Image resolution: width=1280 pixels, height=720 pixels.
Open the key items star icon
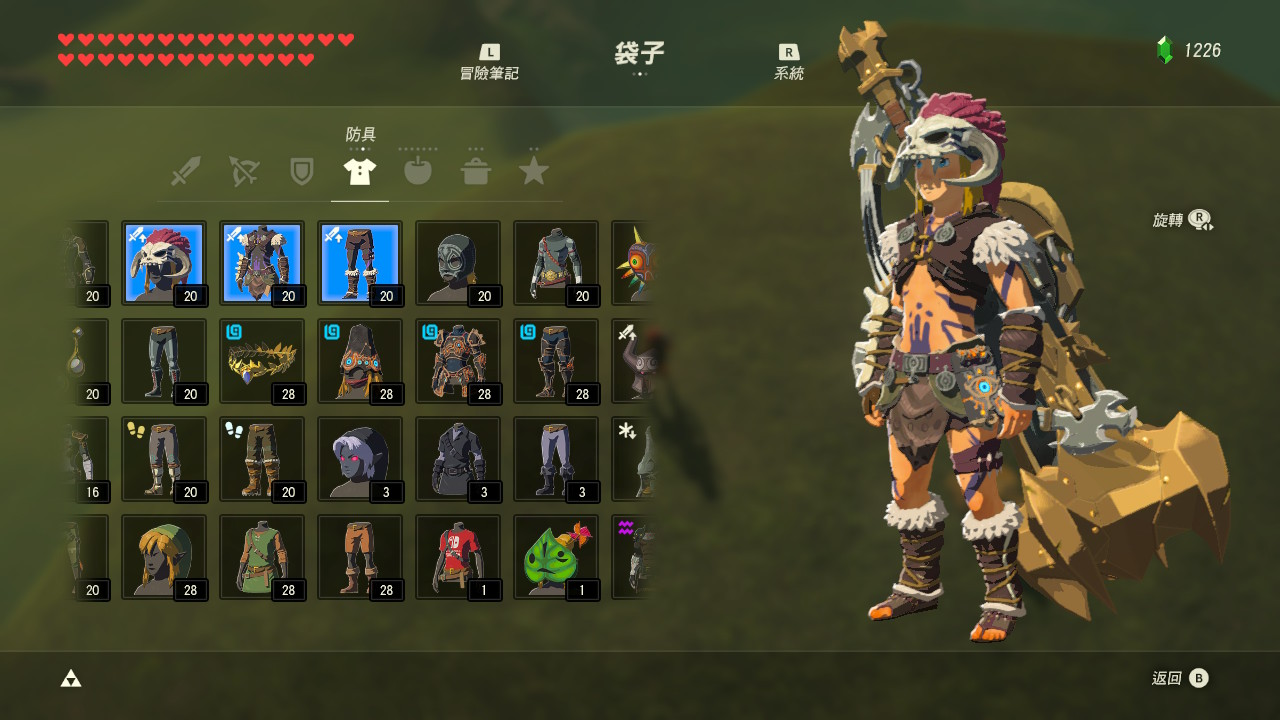click(x=533, y=170)
